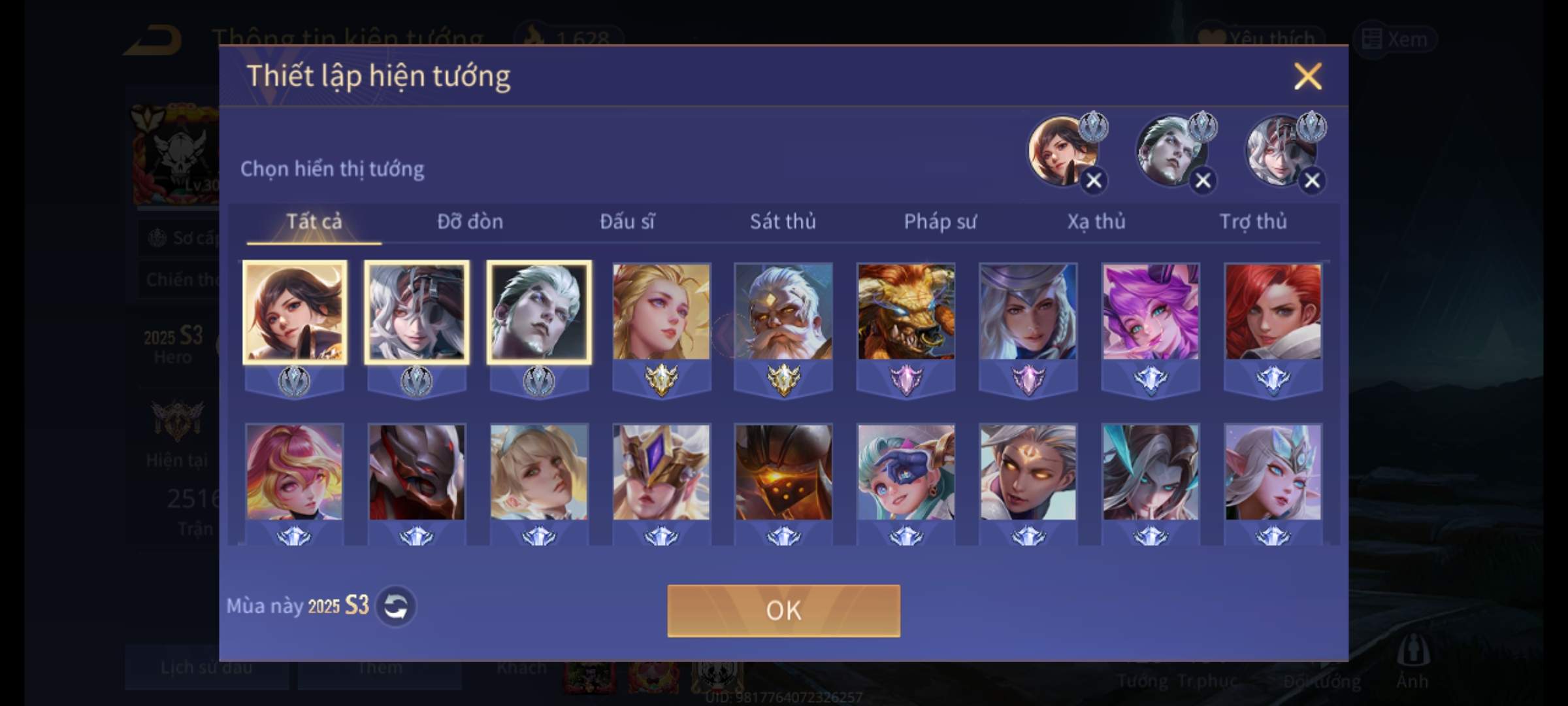
Task: Choose the white-bearded old man hero portrait
Action: click(x=783, y=312)
